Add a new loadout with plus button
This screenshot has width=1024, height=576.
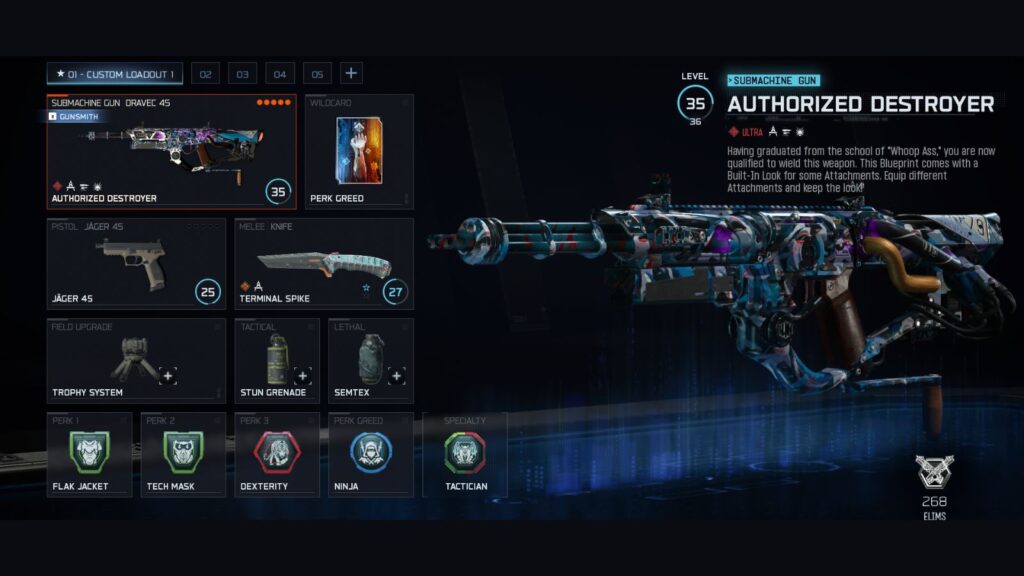click(351, 73)
